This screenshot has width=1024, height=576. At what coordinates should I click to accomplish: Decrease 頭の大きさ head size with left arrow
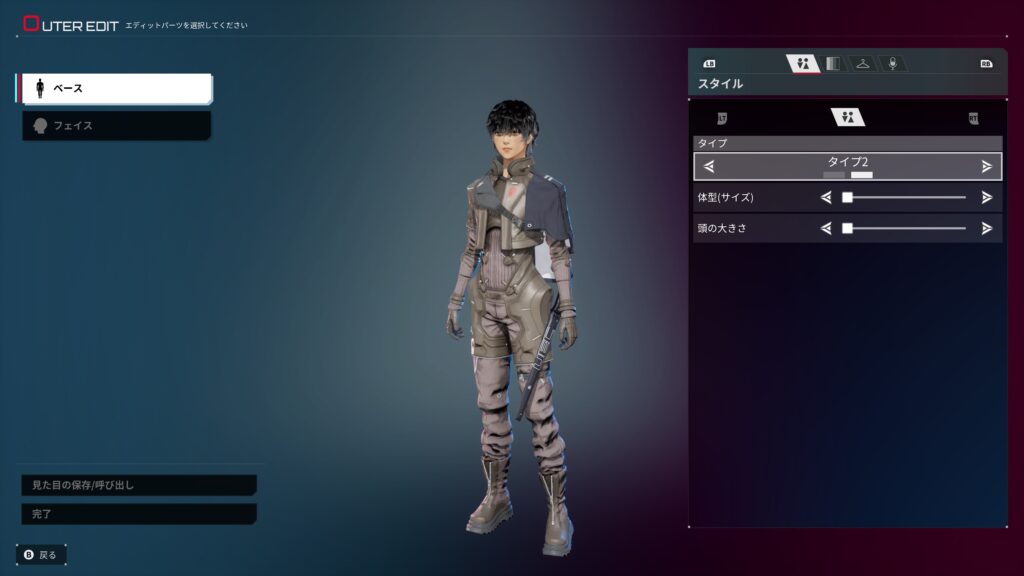point(826,228)
